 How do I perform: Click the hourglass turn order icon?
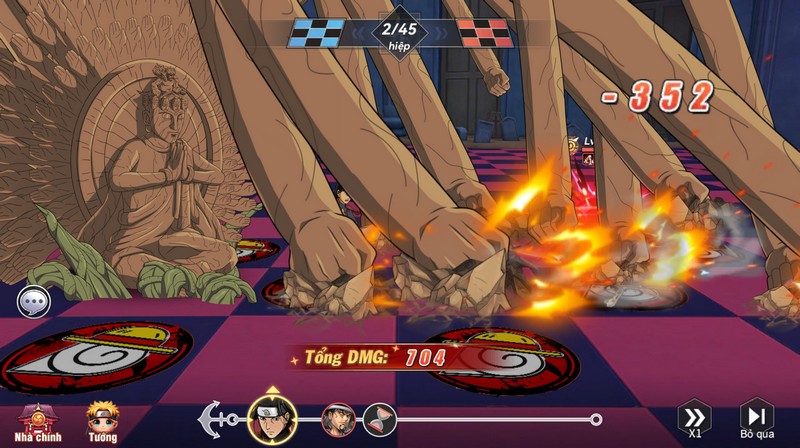click(379, 420)
